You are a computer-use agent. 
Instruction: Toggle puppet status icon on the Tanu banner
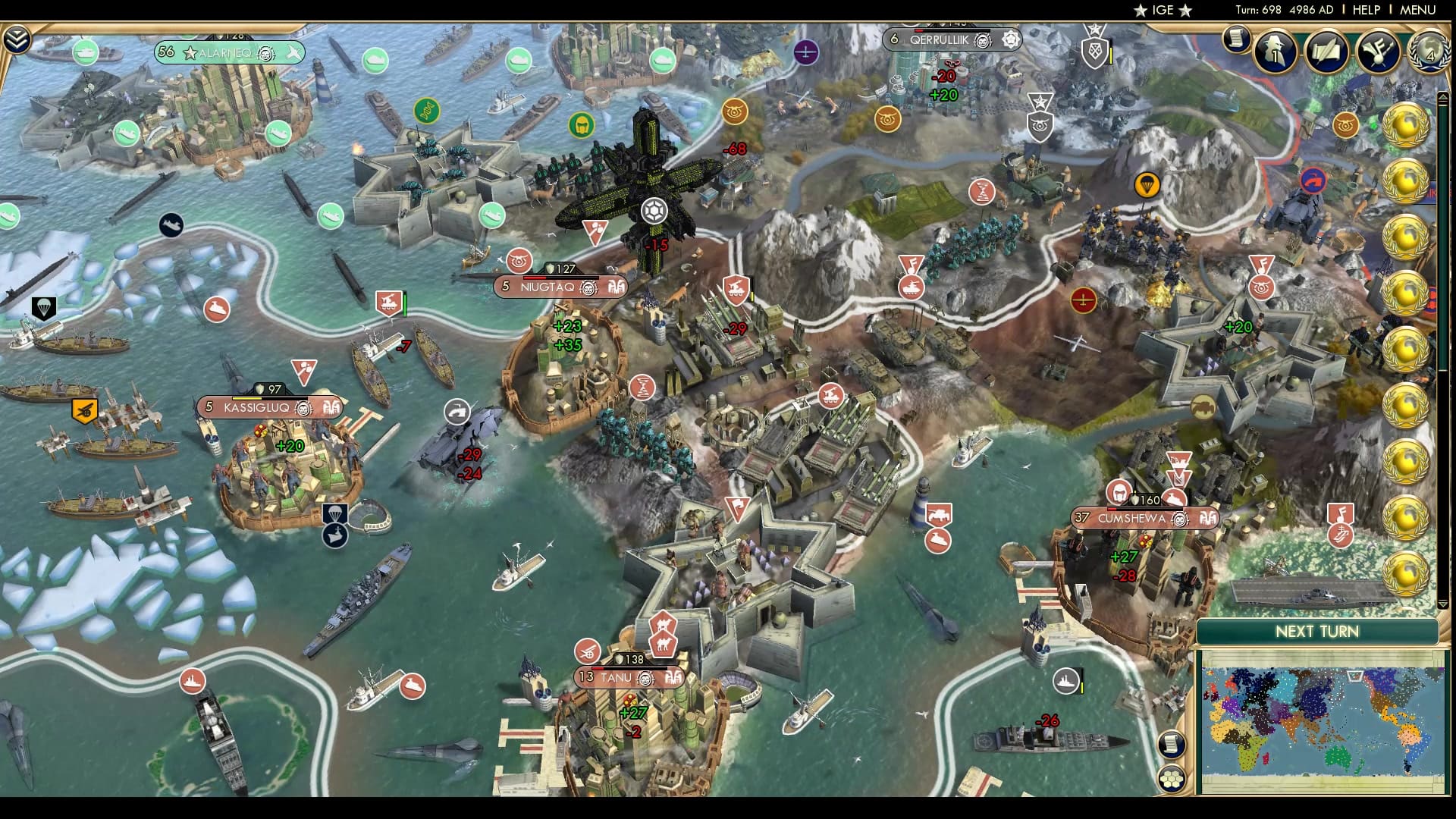click(x=645, y=679)
